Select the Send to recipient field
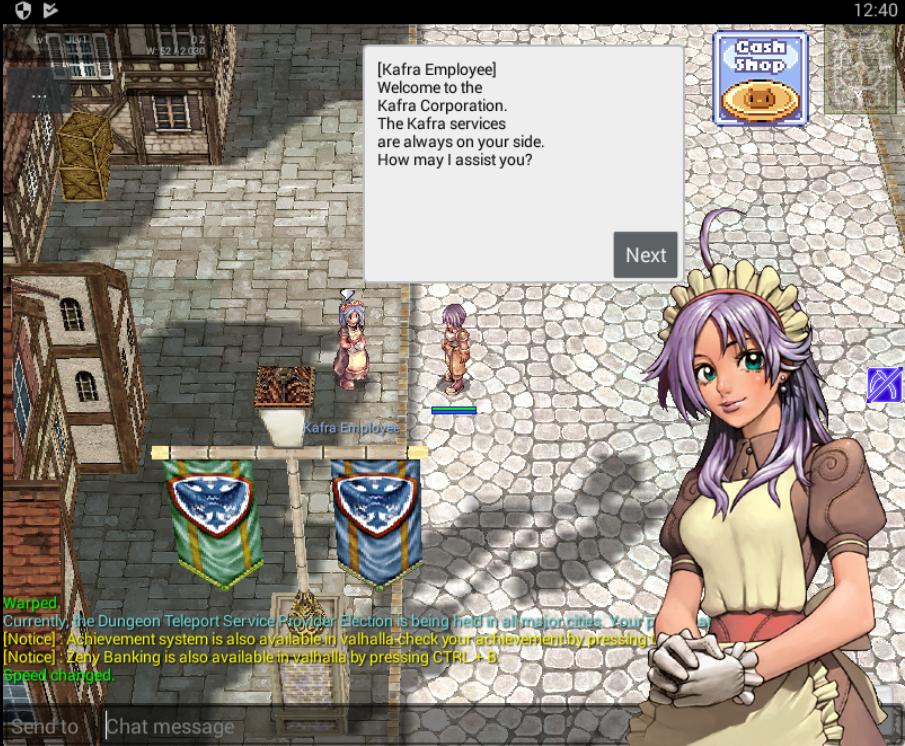The height and width of the screenshot is (746, 905). click(x=45, y=726)
